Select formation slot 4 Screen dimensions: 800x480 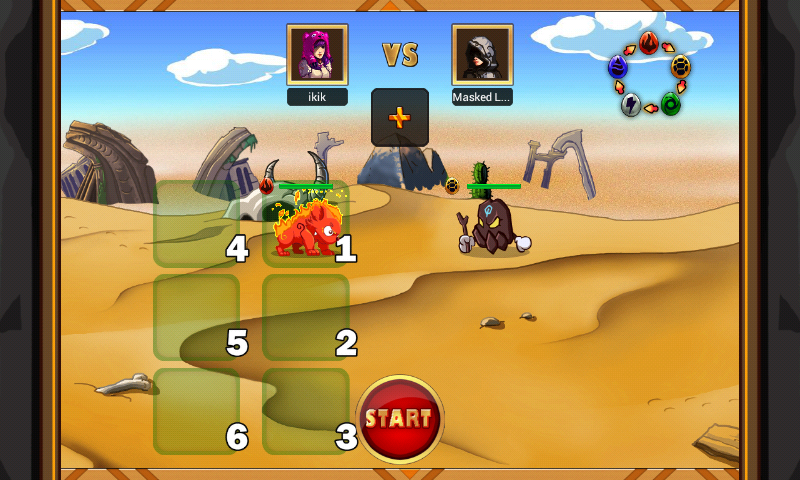pyautogui.click(x=196, y=224)
